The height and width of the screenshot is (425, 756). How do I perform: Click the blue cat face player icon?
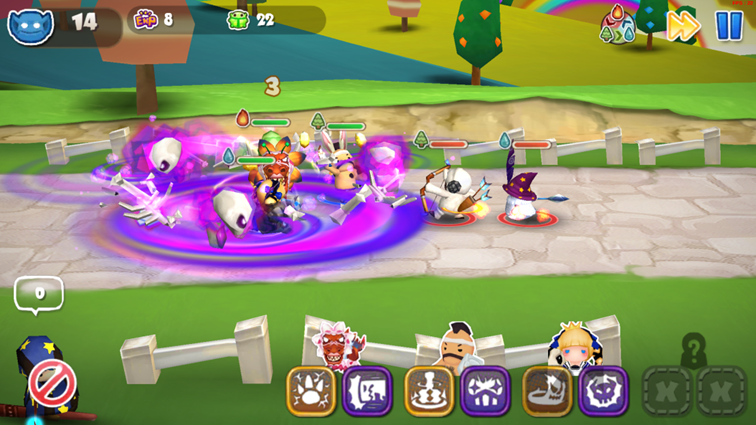(x=30, y=24)
